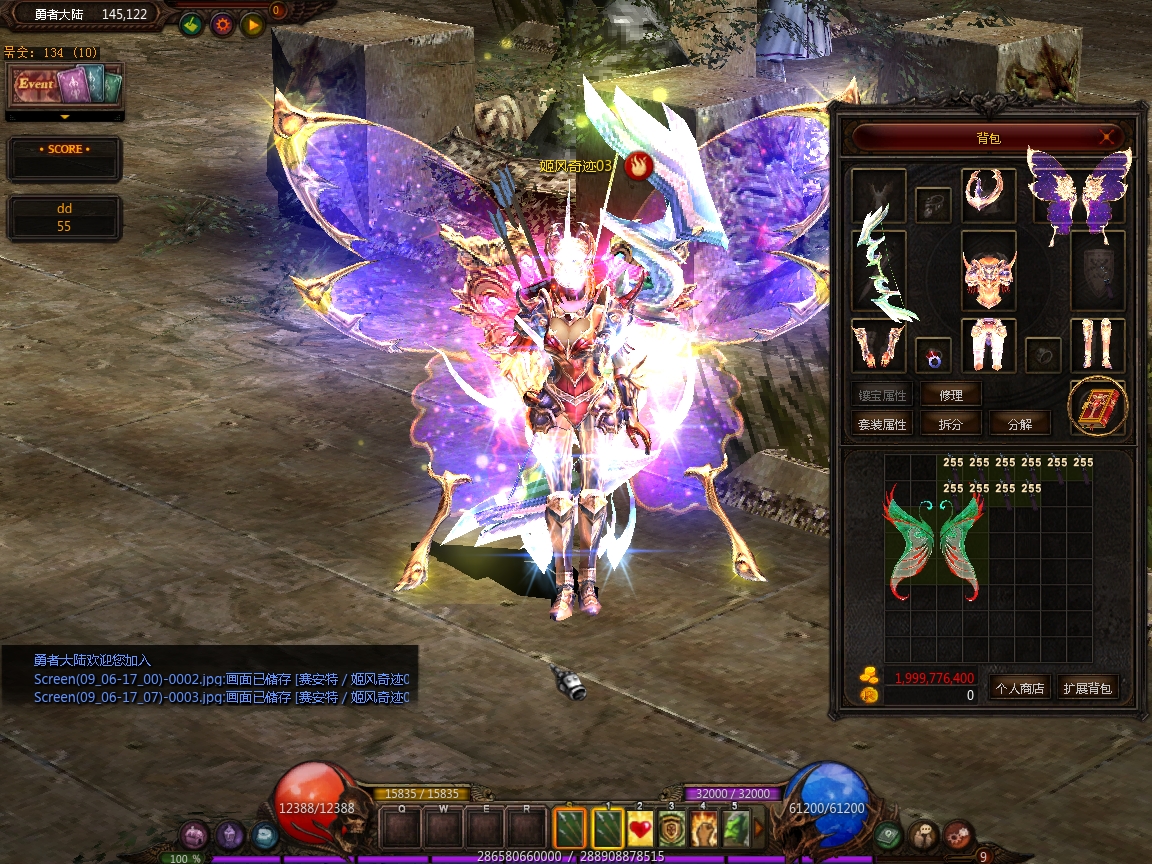Activate the red heart skill
Screen dimensions: 1152x864
(640, 829)
